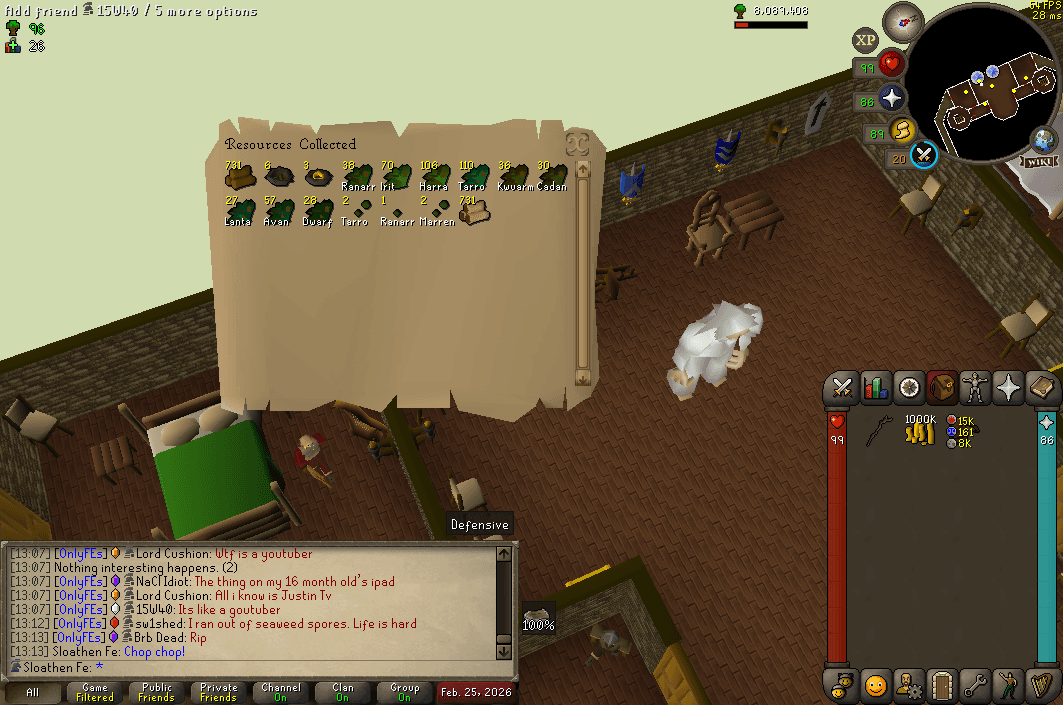Toggle quick prayers with the prayer orb
Viewport: 1063px width, 705px height.
(891, 98)
